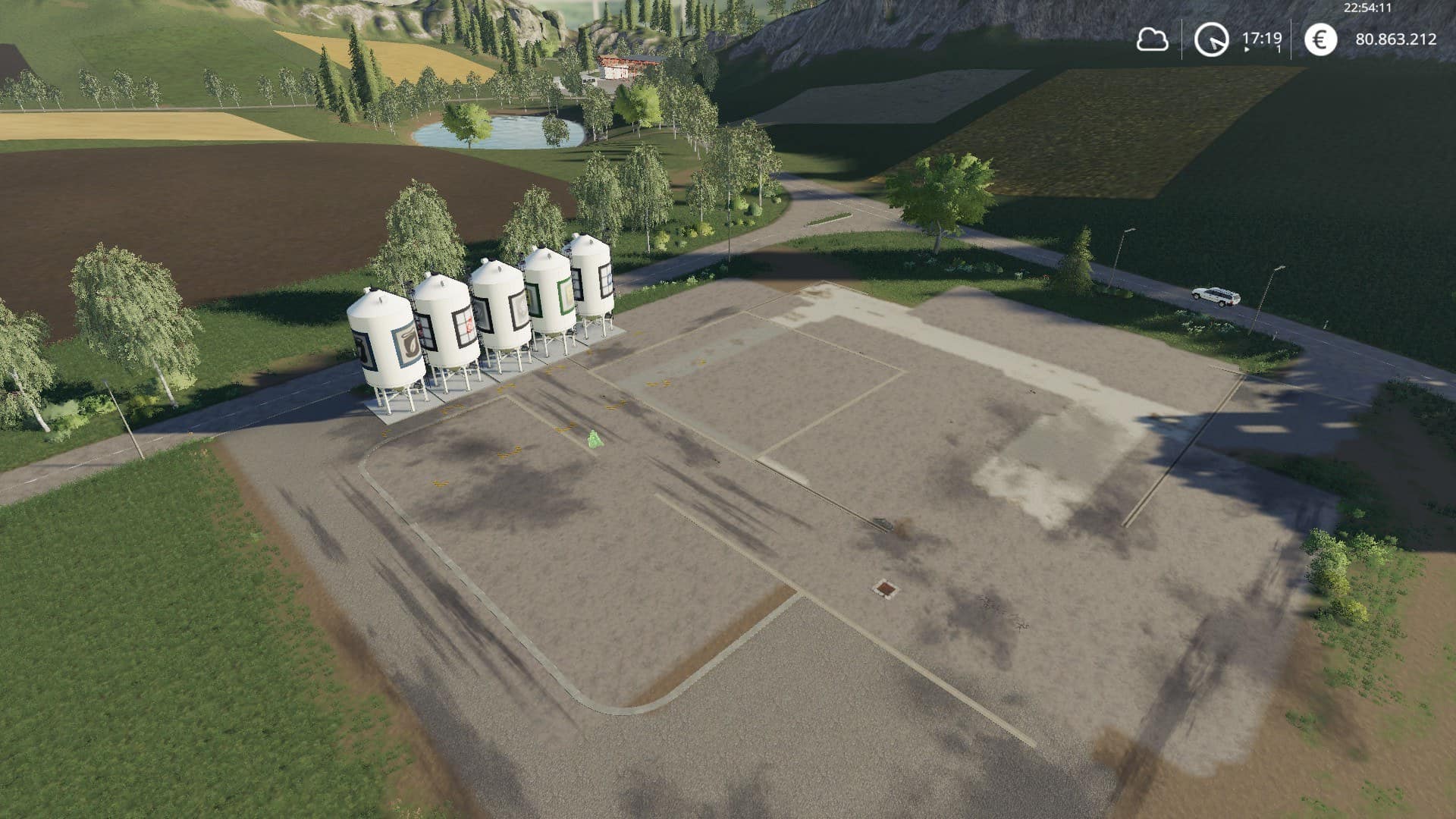1456x819 pixels.
Task: Click the in-game time label 17:19
Action: coord(1264,36)
